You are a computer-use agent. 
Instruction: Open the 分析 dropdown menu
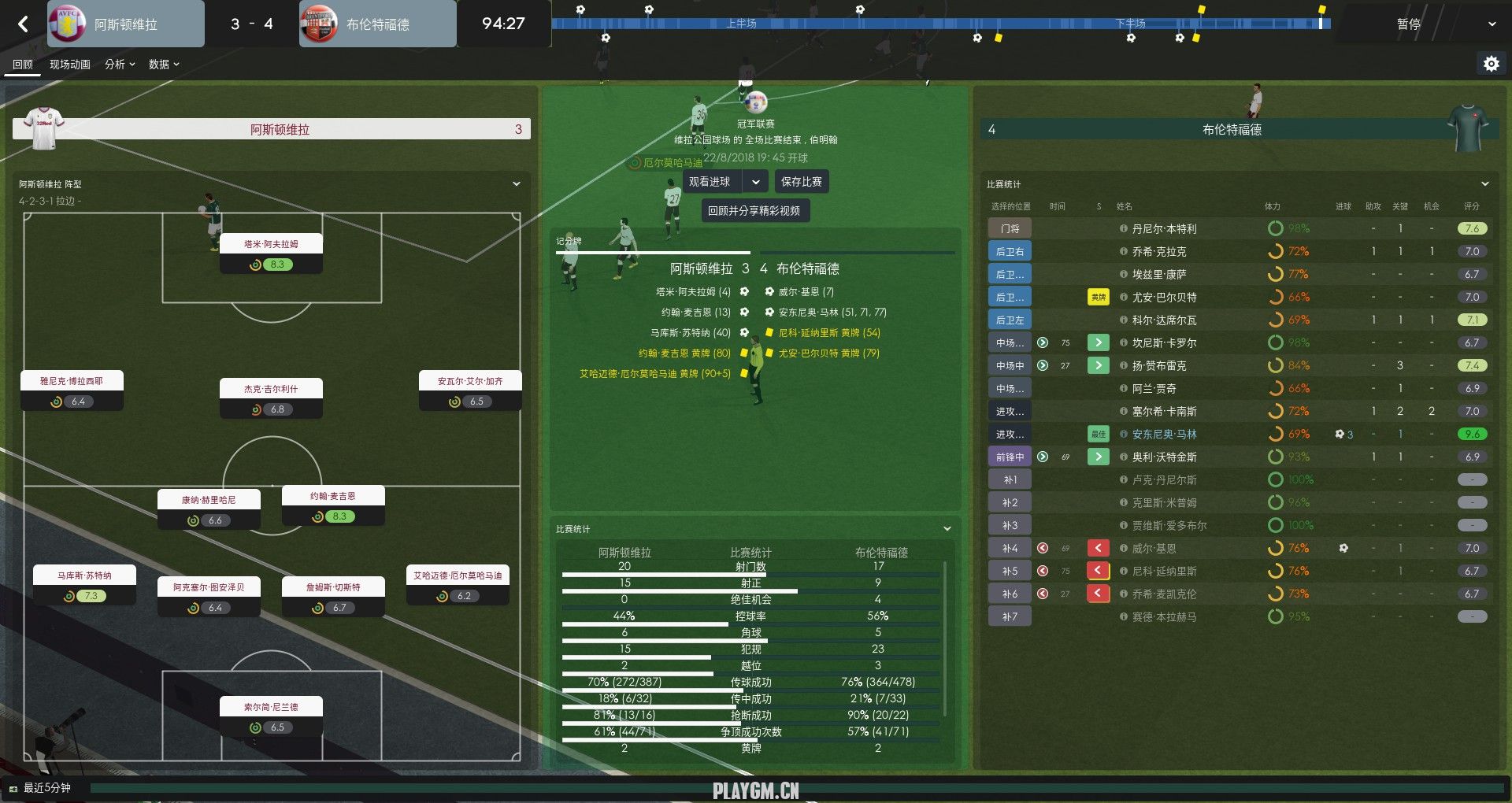[120, 65]
